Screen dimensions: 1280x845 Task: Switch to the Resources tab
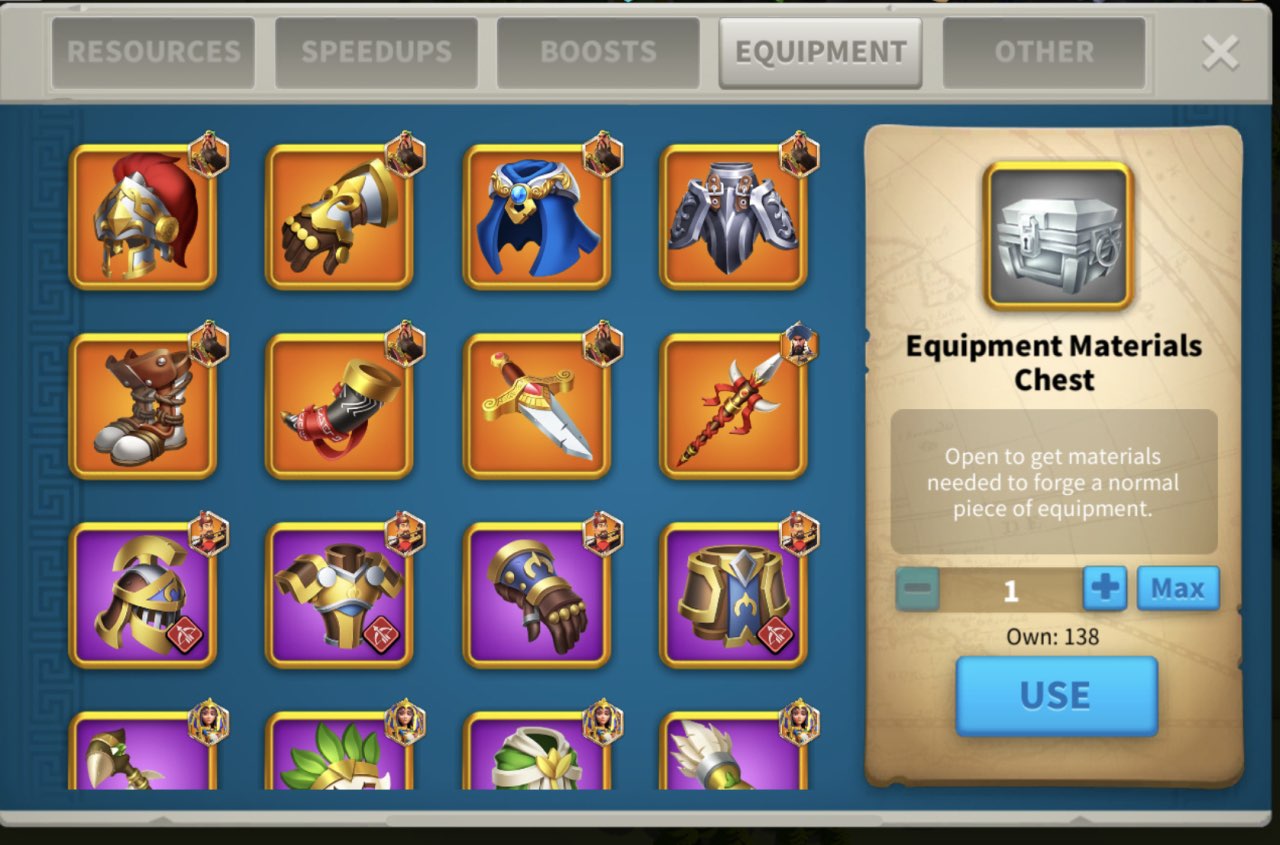tap(153, 52)
